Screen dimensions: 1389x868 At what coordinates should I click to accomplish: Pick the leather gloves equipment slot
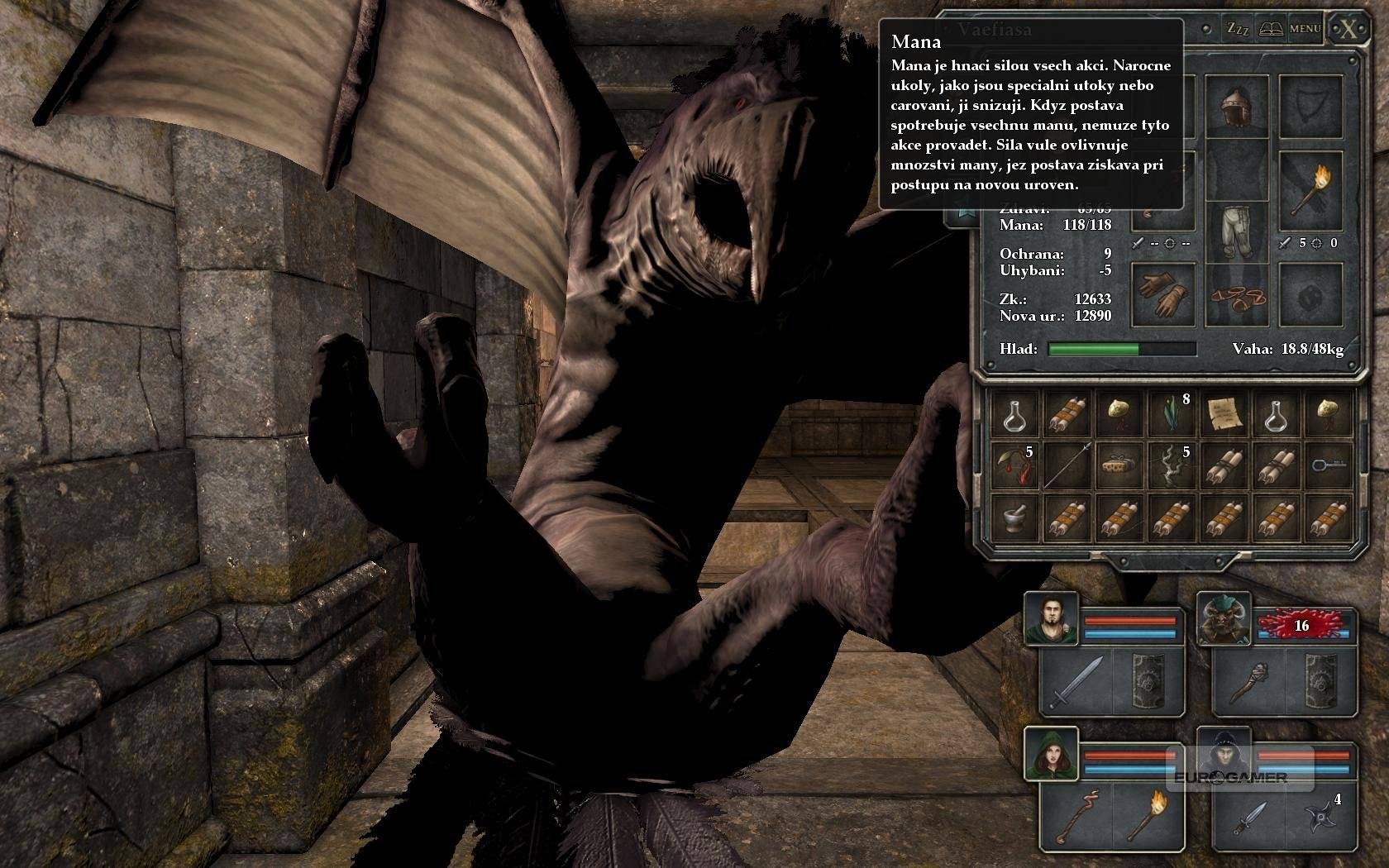[1162, 293]
